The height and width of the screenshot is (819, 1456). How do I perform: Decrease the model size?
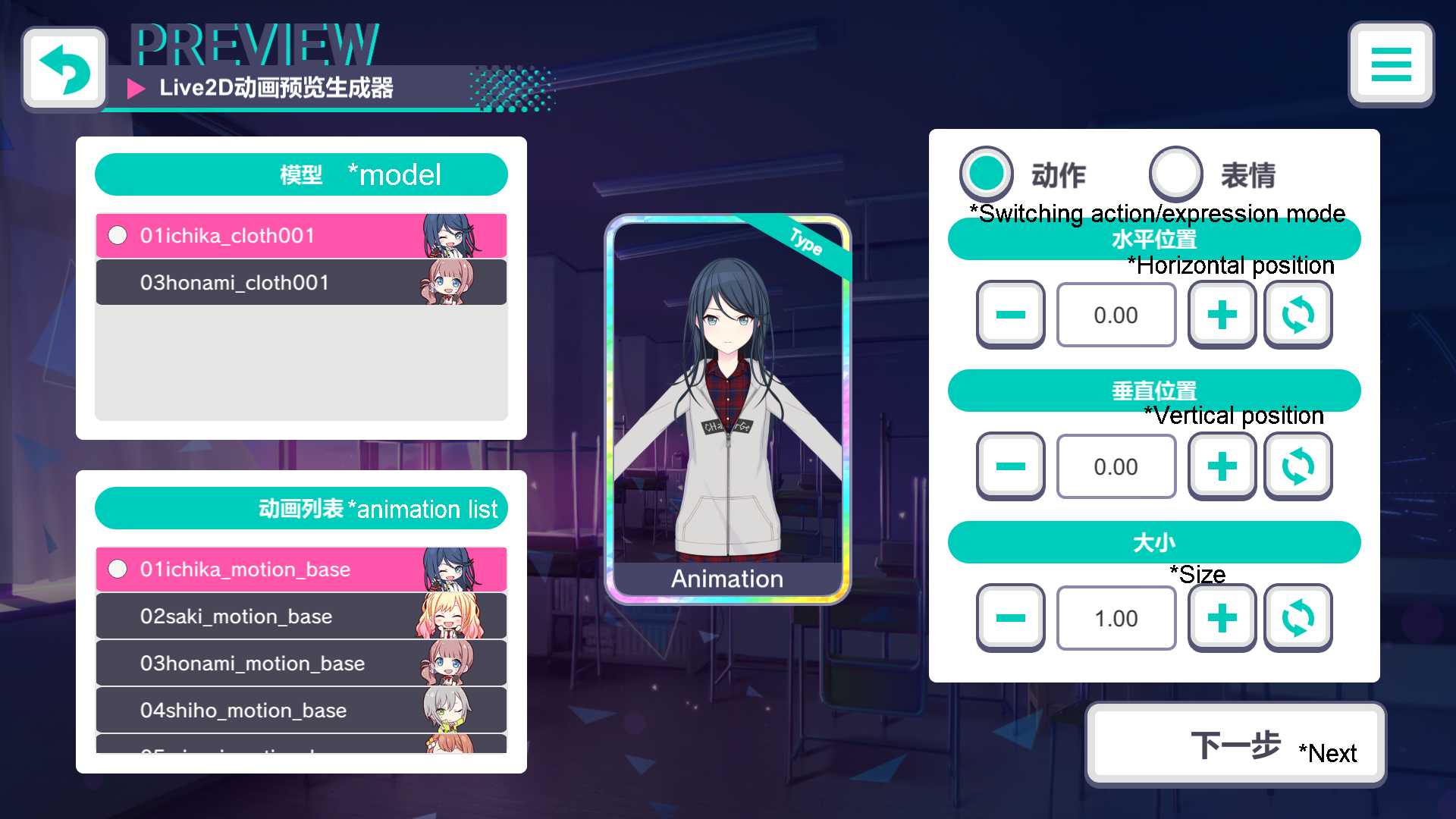point(1010,618)
